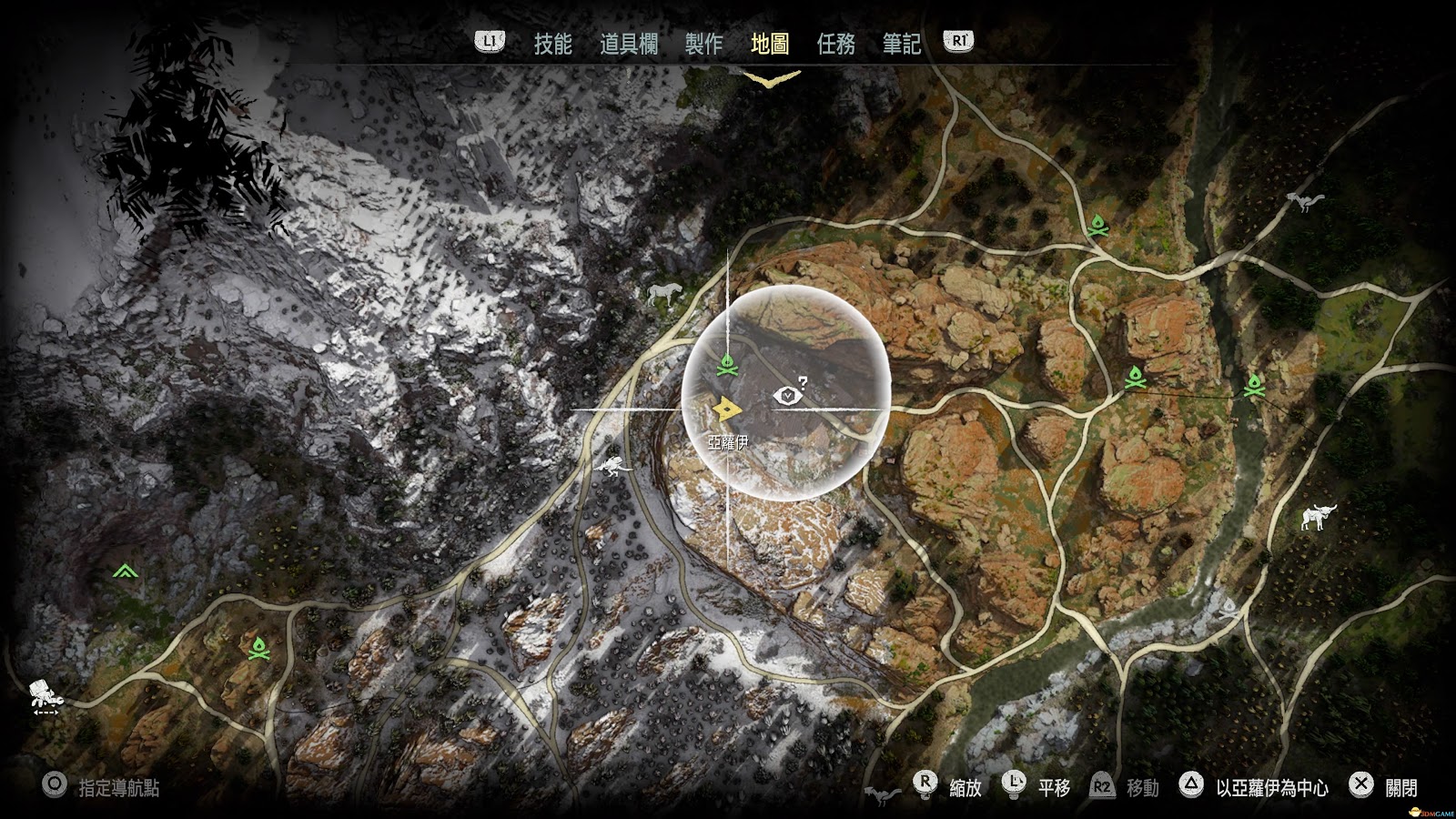Show the 地圖 tab

click(770, 44)
